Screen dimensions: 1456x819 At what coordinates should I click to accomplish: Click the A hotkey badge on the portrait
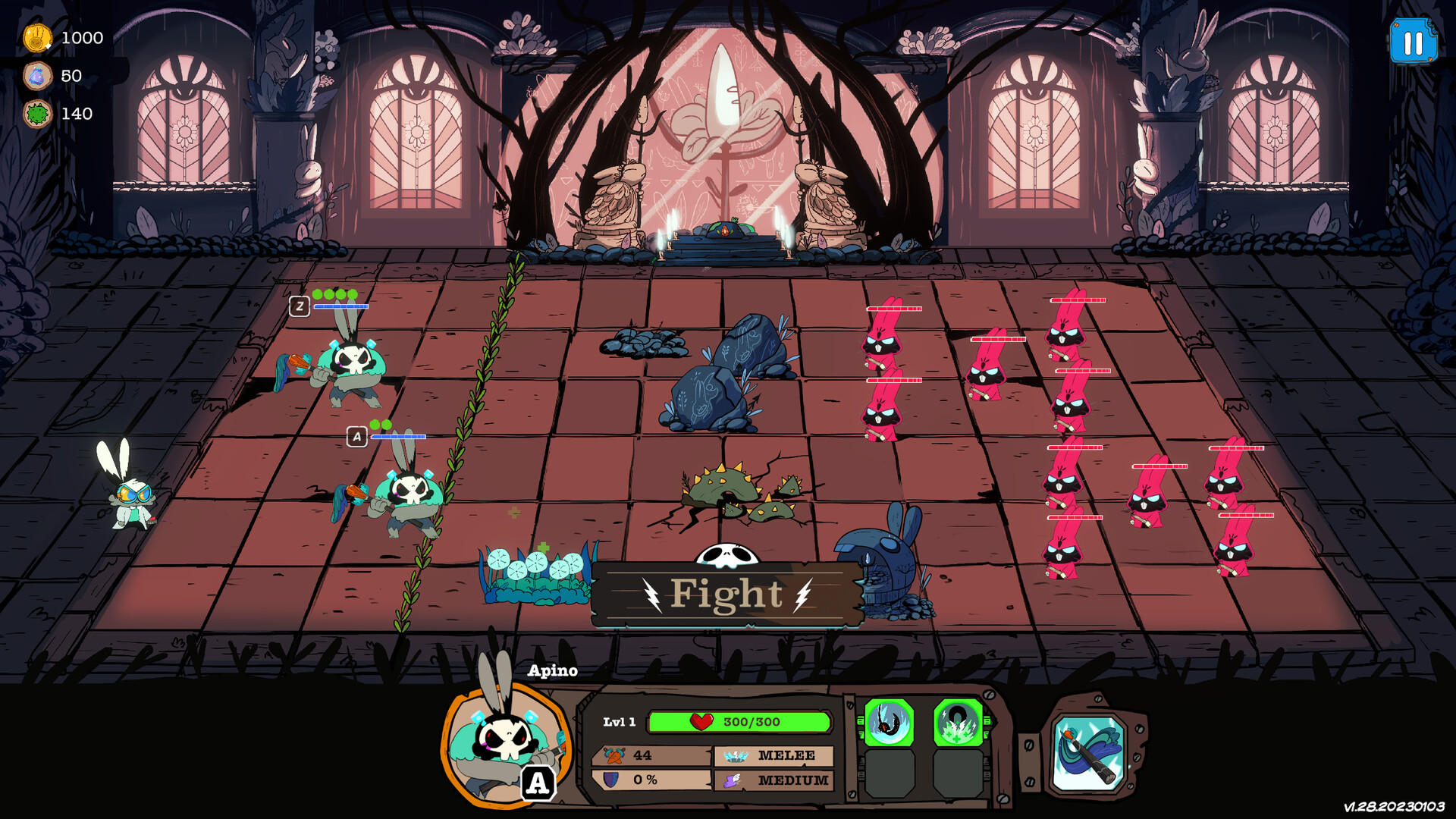click(x=538, y=784)
